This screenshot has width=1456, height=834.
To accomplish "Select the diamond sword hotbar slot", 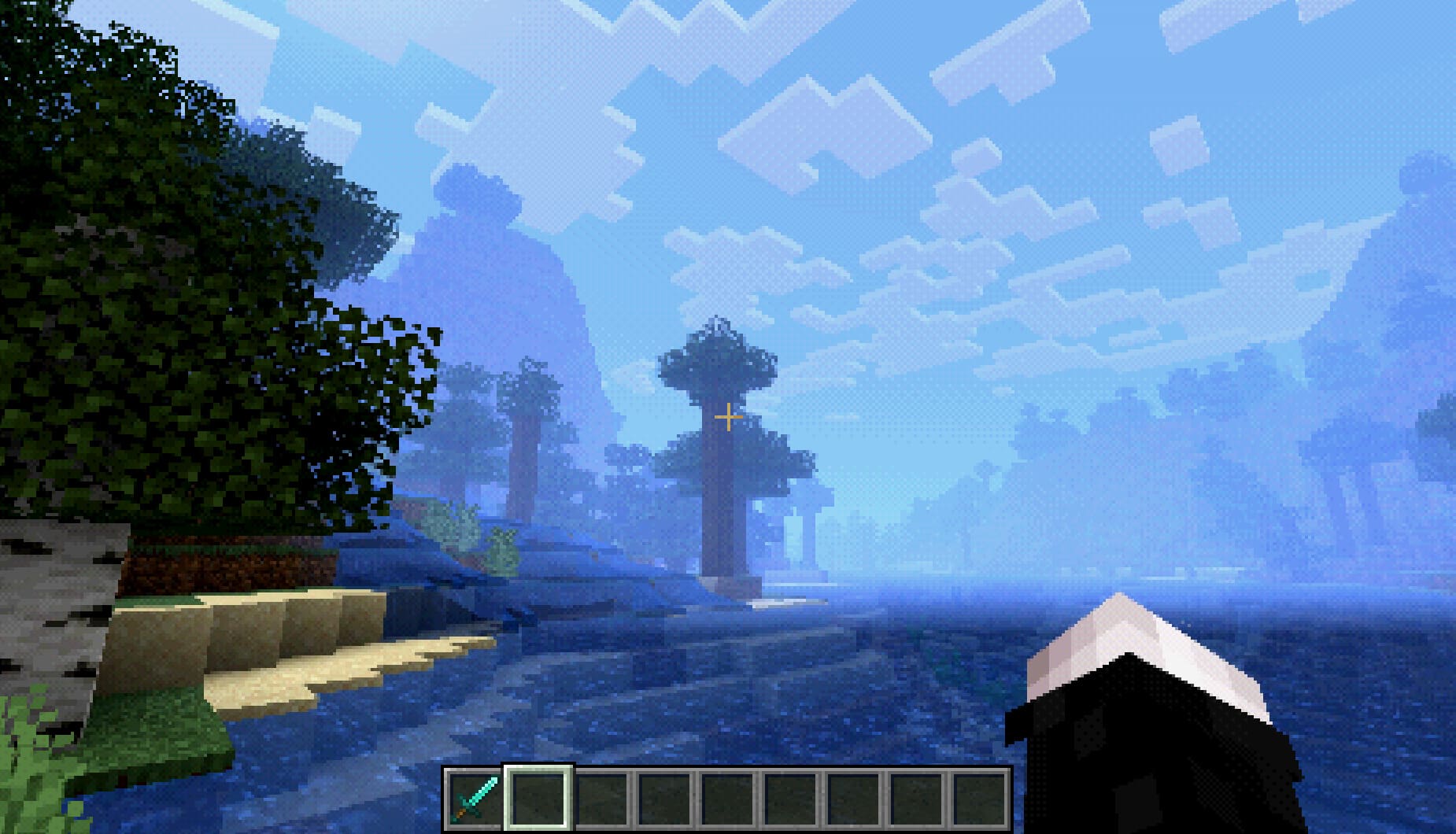I will (475, 798).
